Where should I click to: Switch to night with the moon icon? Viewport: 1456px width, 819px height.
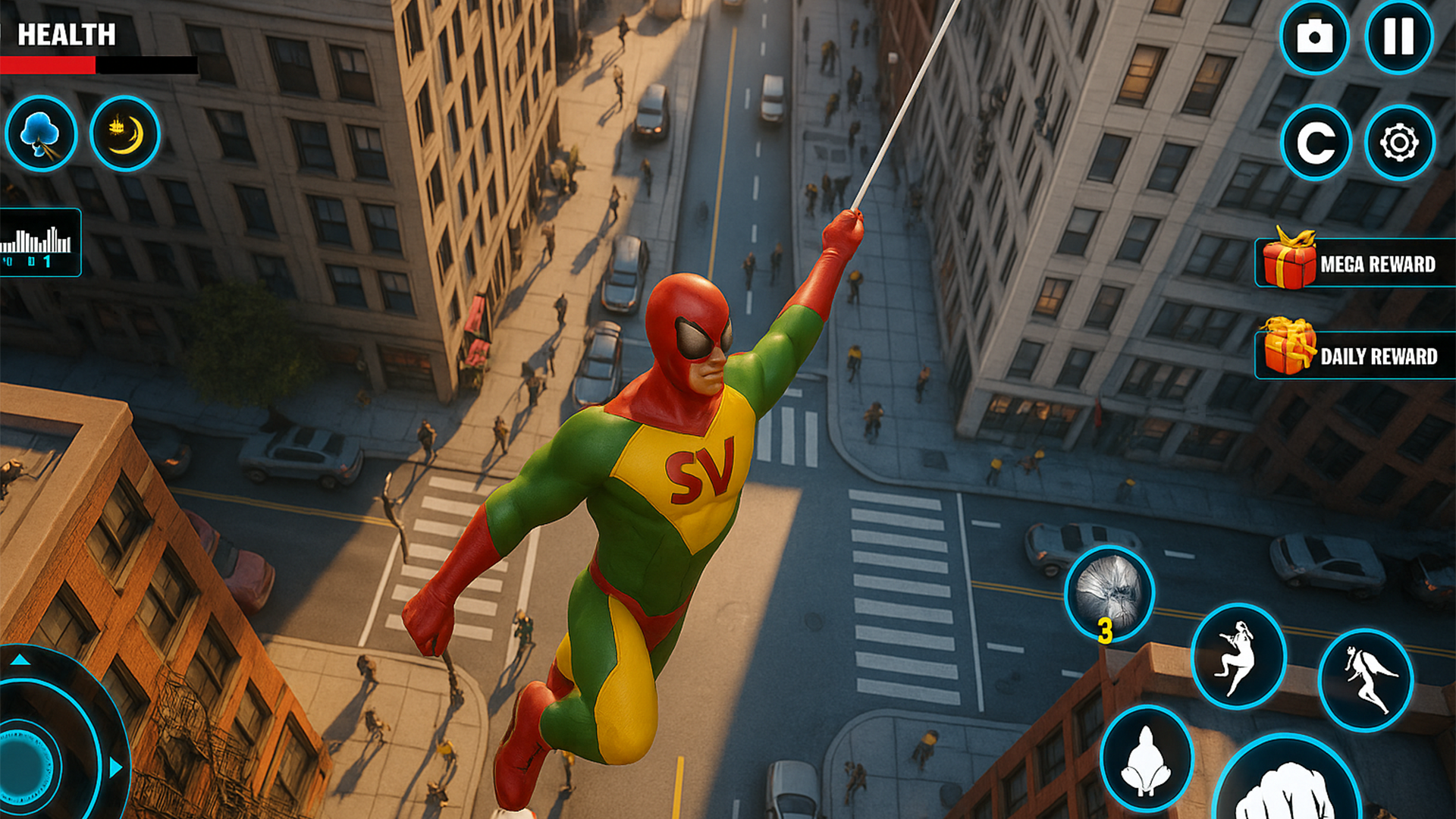pyautogui.click(x=125, y=133)
